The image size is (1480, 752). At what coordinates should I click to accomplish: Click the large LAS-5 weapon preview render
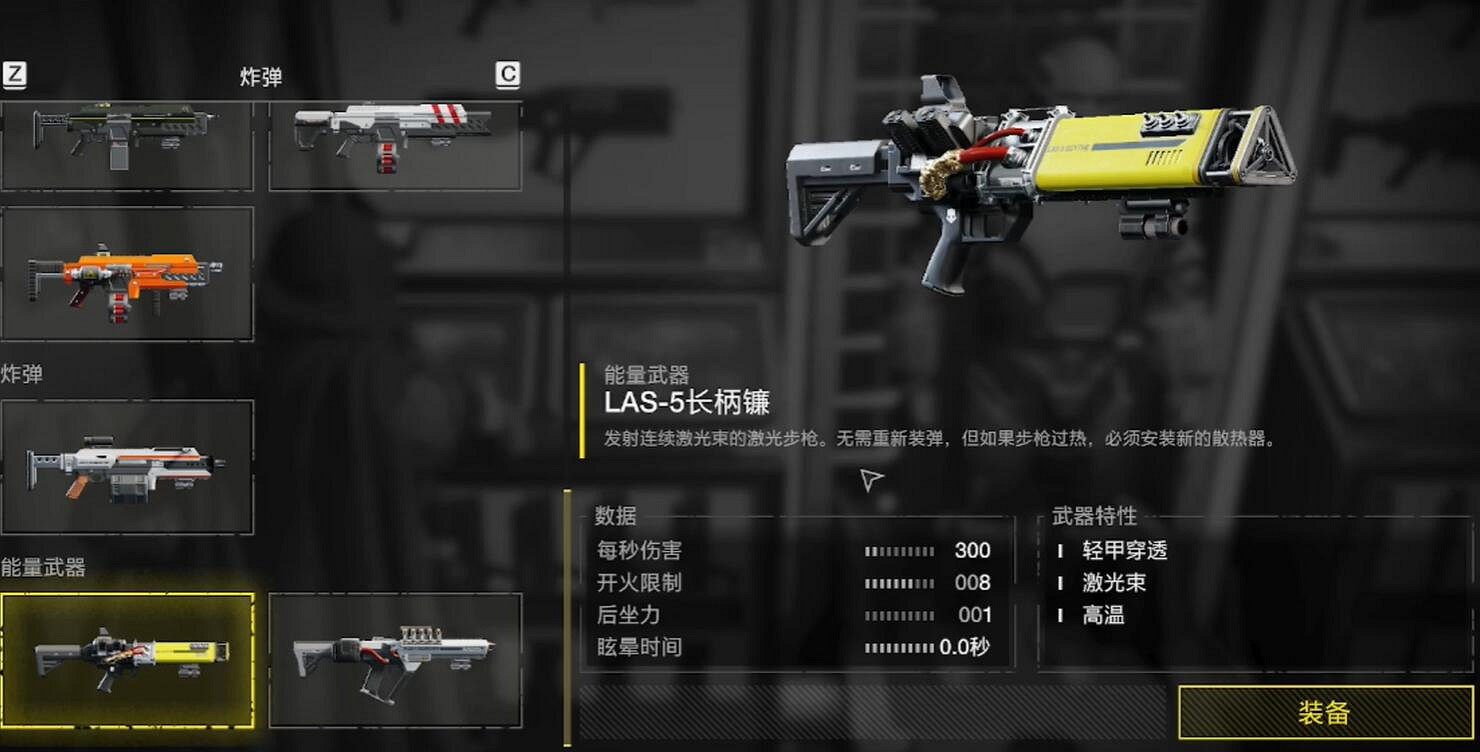[1040, 180]
